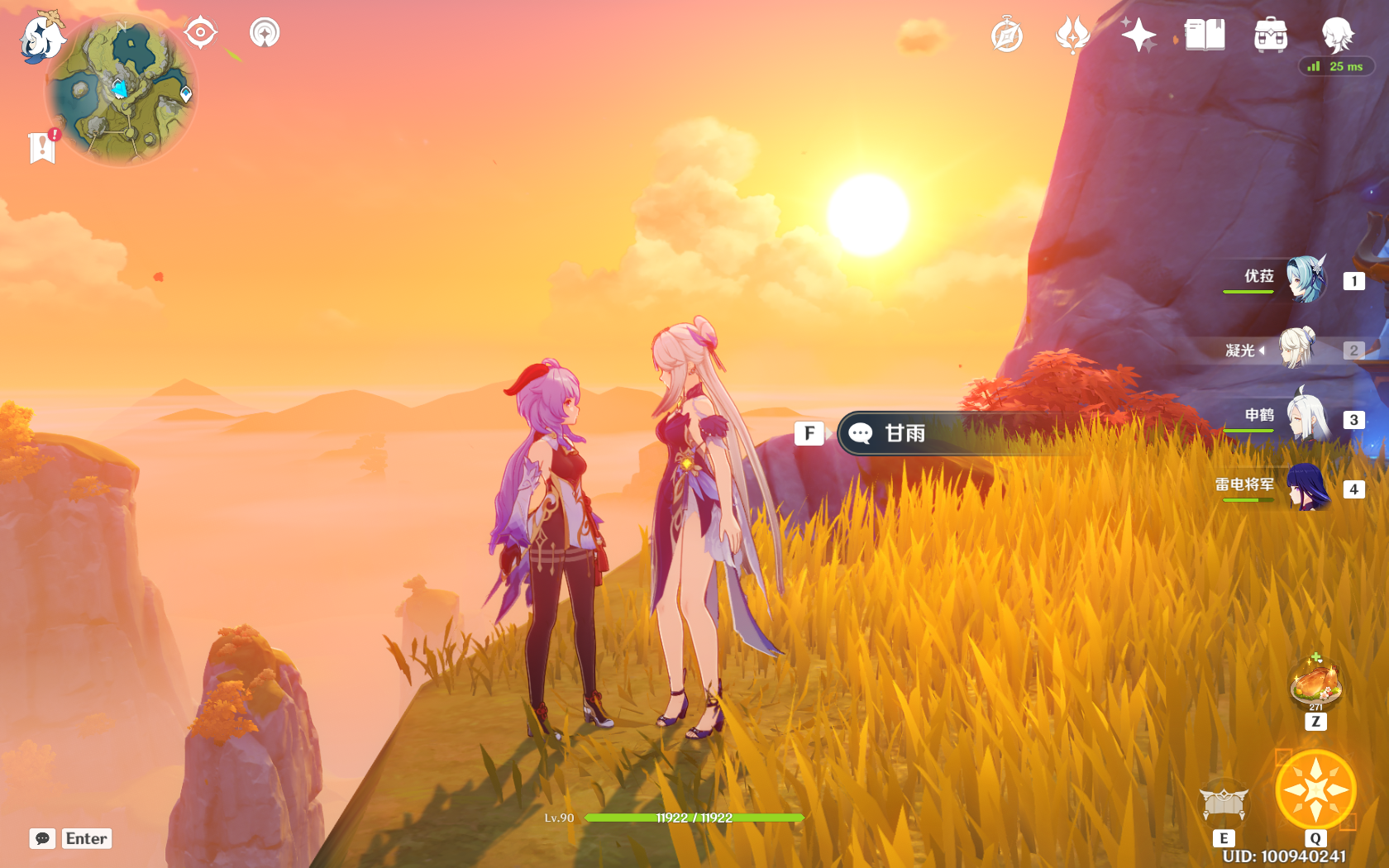1389x868 pixels.
Task: Switch to party member 优菈
Action: 1305,279
